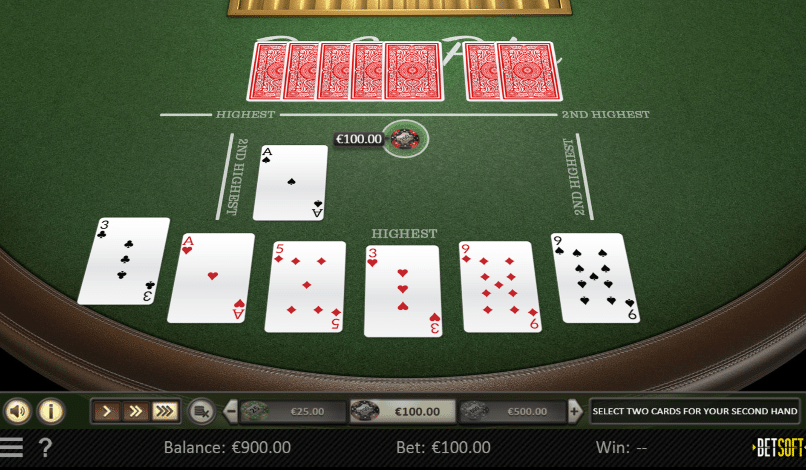Viewport: 806px width, 470px height.
Task: Open the info paytable button
Action: coord(51,411)
